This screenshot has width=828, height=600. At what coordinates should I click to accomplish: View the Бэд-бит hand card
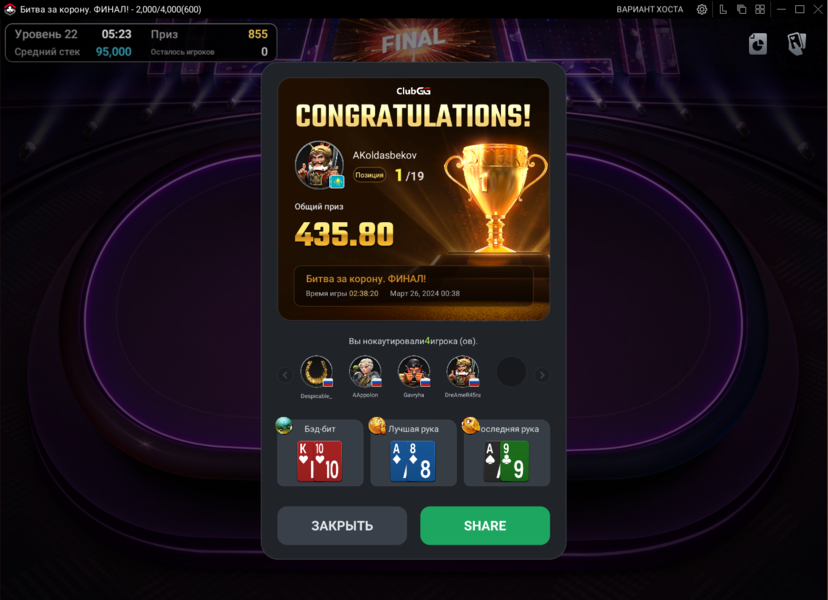tap(320, 461)
